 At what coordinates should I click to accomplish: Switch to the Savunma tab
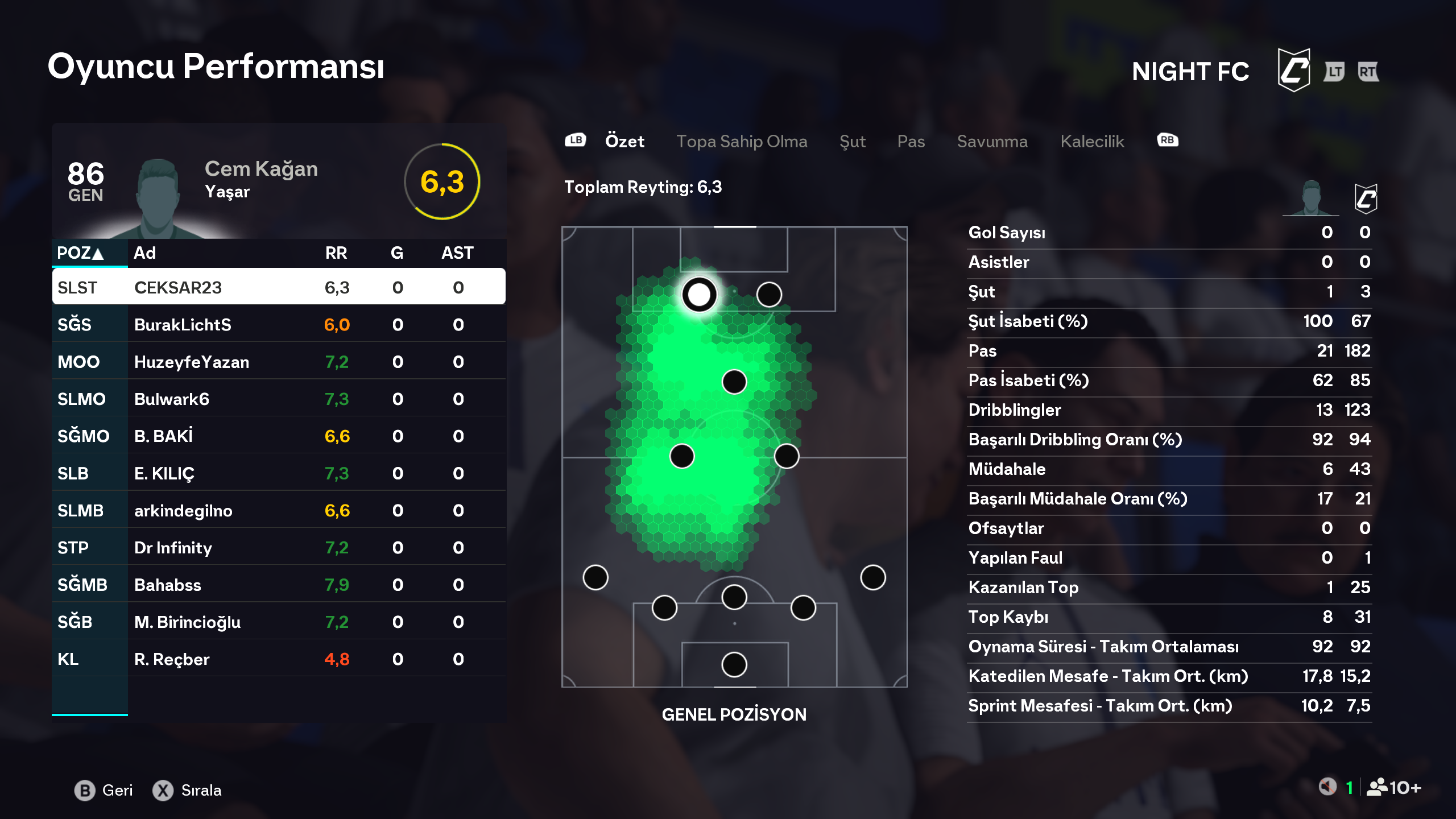(992, 141)
